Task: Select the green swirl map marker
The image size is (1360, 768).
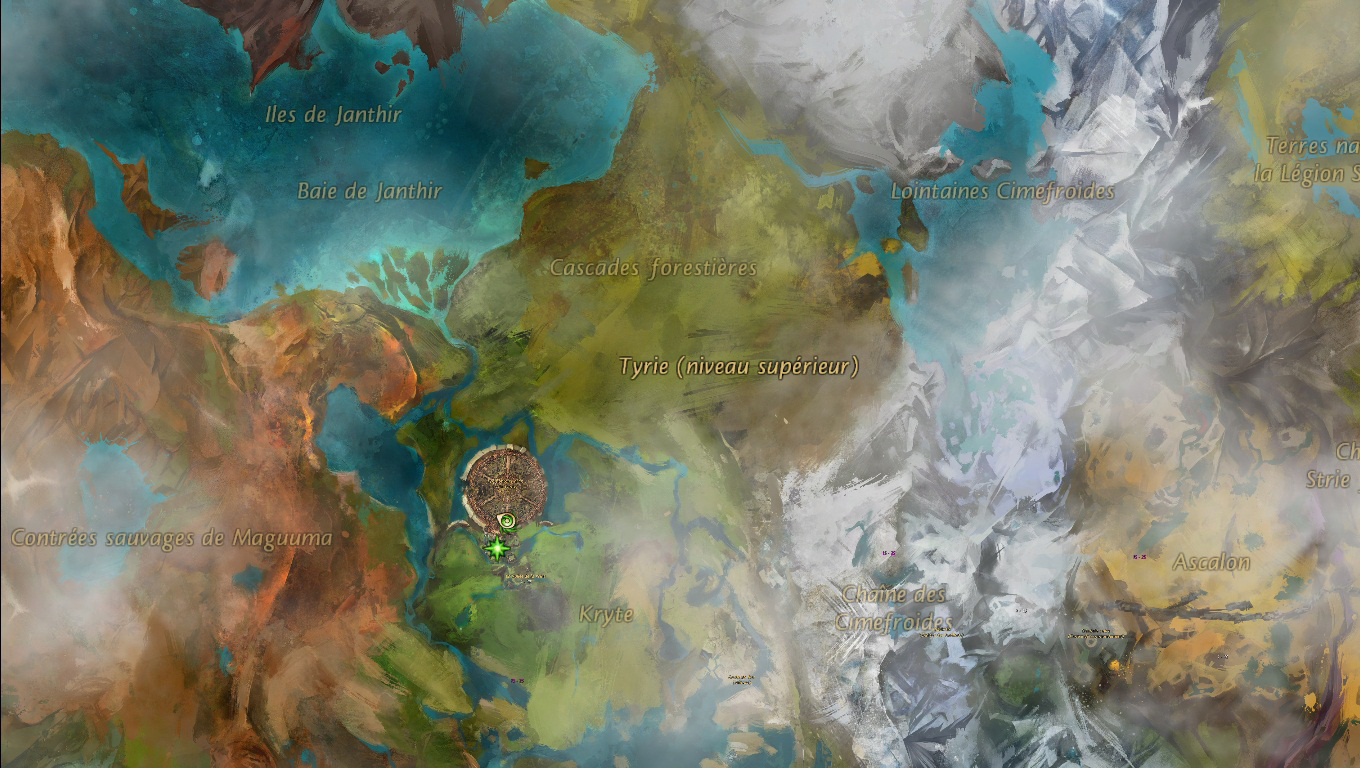Action: (x=509, y=520)
